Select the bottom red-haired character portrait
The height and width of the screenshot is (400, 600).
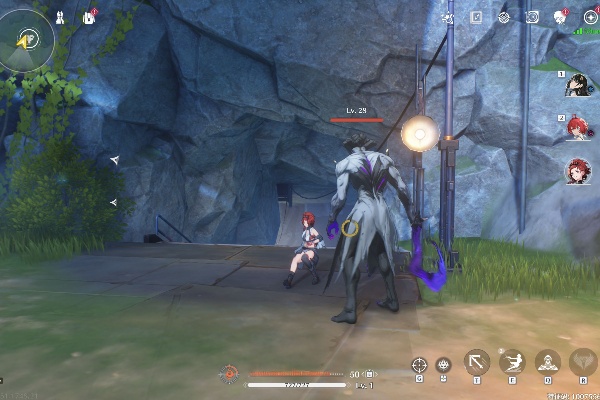pyautogui.click(x=578, y=171)
